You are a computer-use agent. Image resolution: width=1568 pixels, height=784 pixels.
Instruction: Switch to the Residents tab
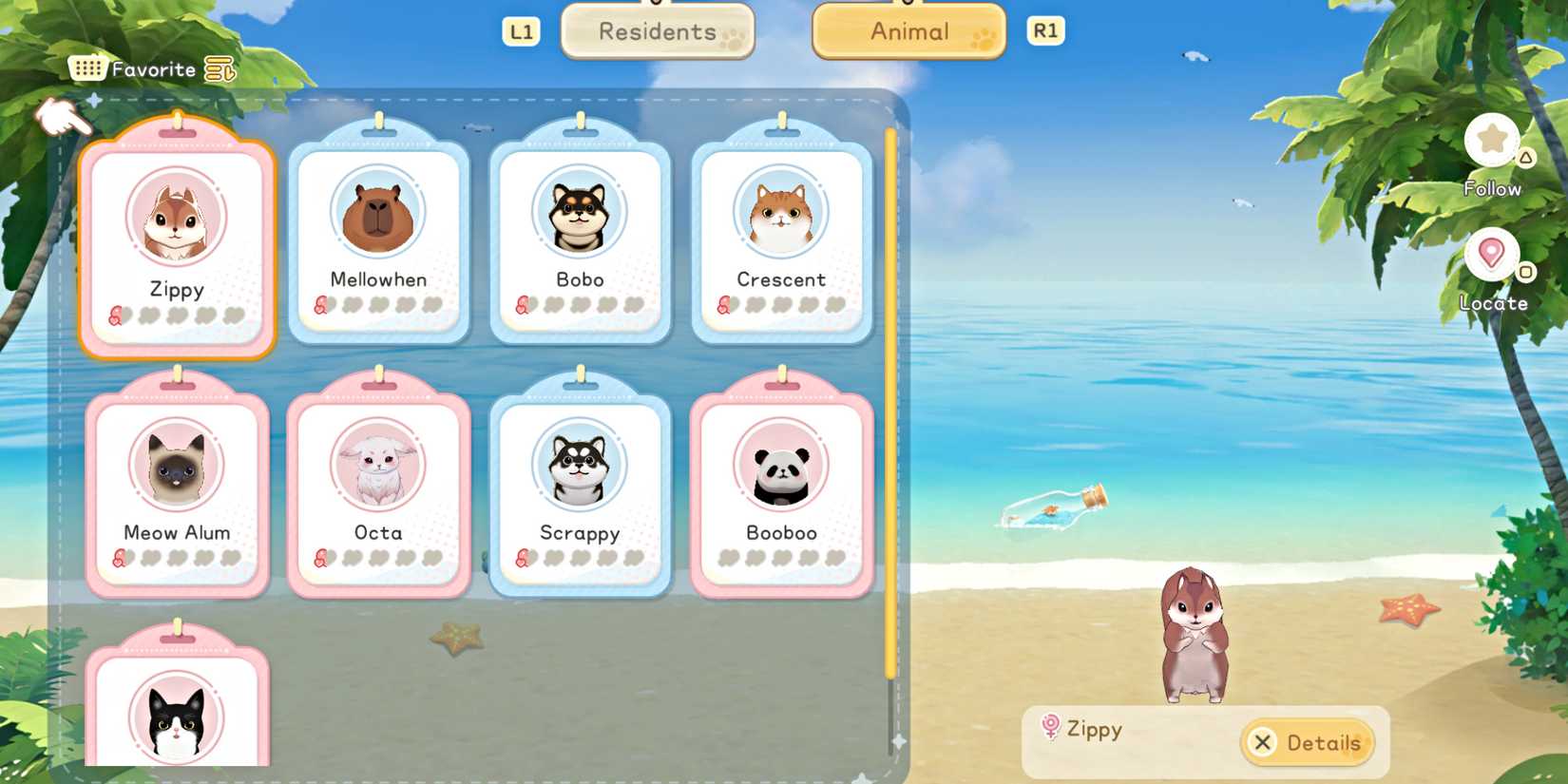(658, 31)
